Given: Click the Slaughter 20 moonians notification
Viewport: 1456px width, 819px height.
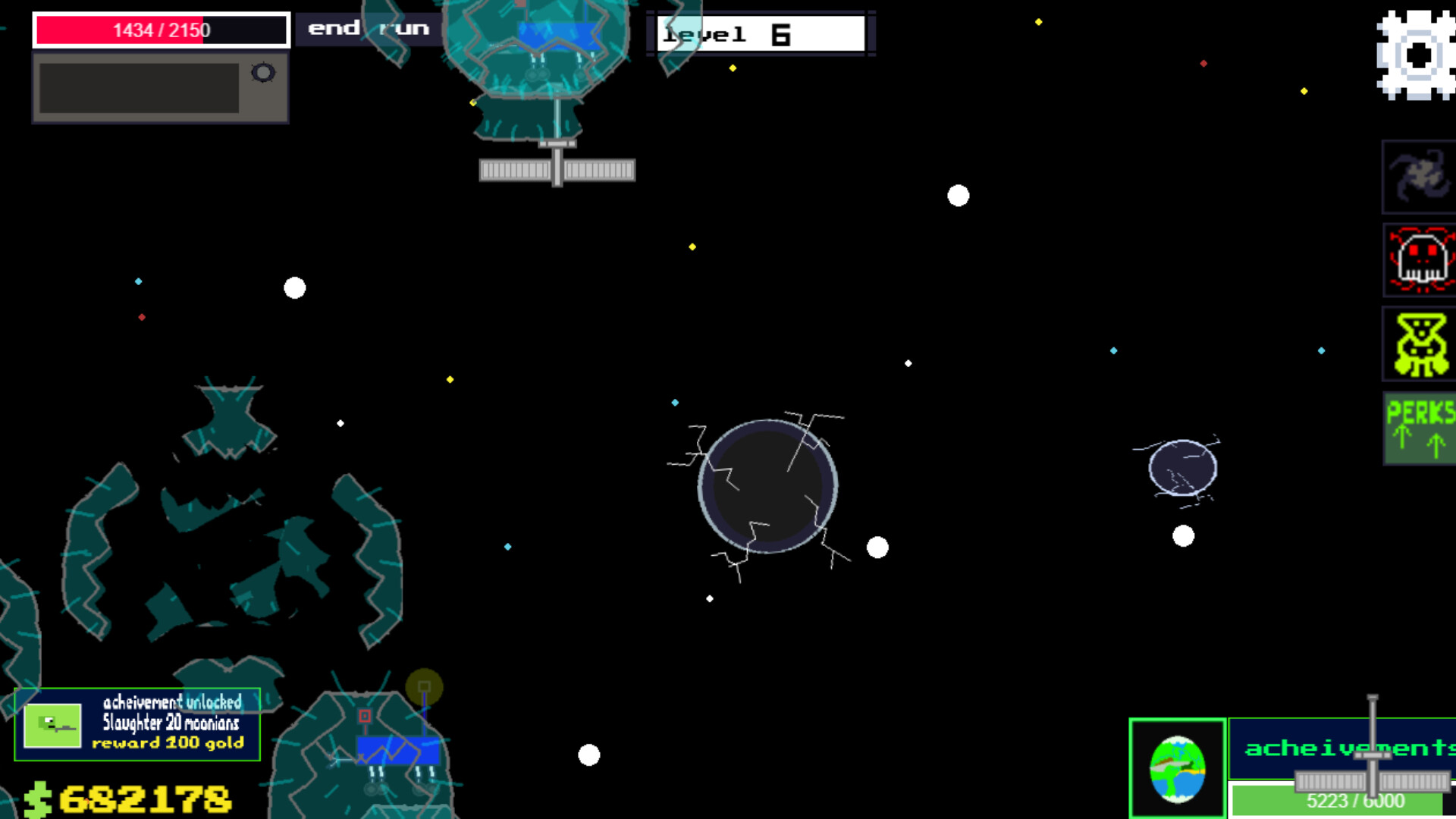Looking at the screenshot, I should click(x=171, y=723).
